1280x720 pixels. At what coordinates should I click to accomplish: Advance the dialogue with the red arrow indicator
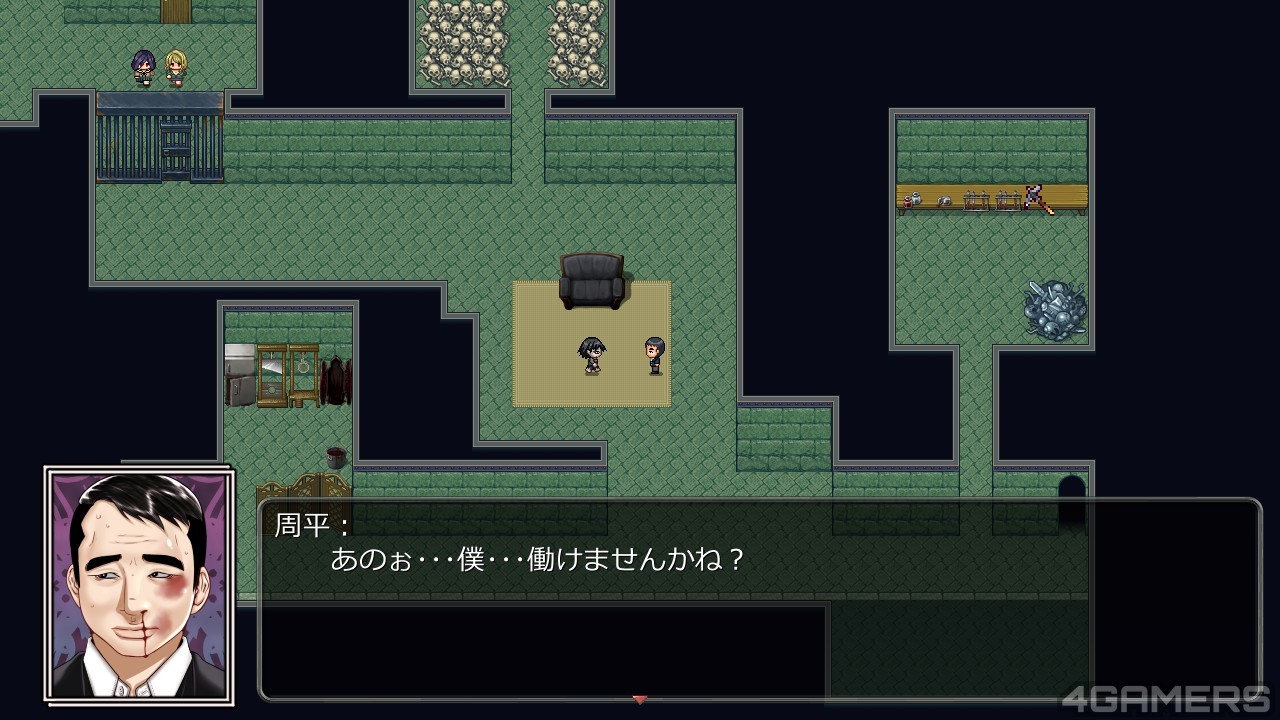640,699
